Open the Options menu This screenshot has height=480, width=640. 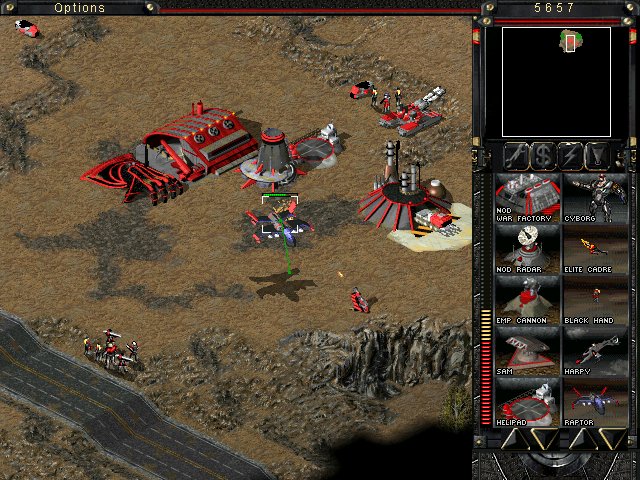coord(79,8)
